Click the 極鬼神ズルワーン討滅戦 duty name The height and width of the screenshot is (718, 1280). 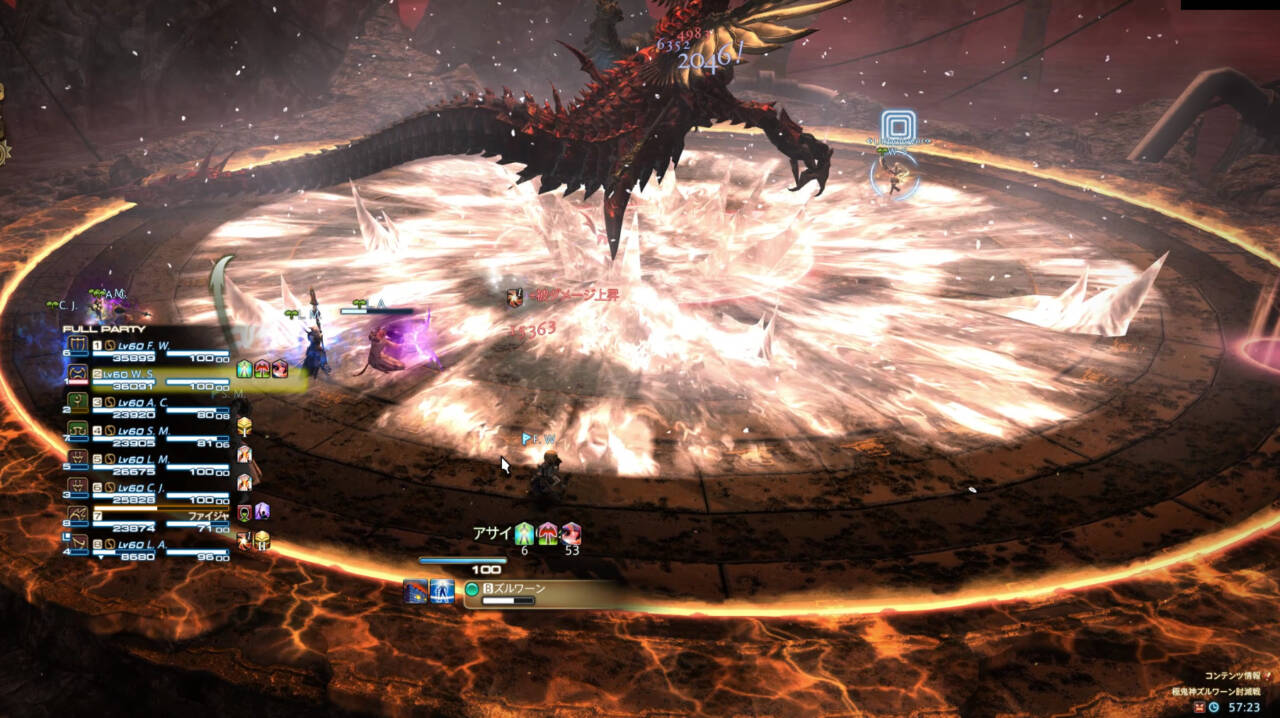[x=1216, y=691]
